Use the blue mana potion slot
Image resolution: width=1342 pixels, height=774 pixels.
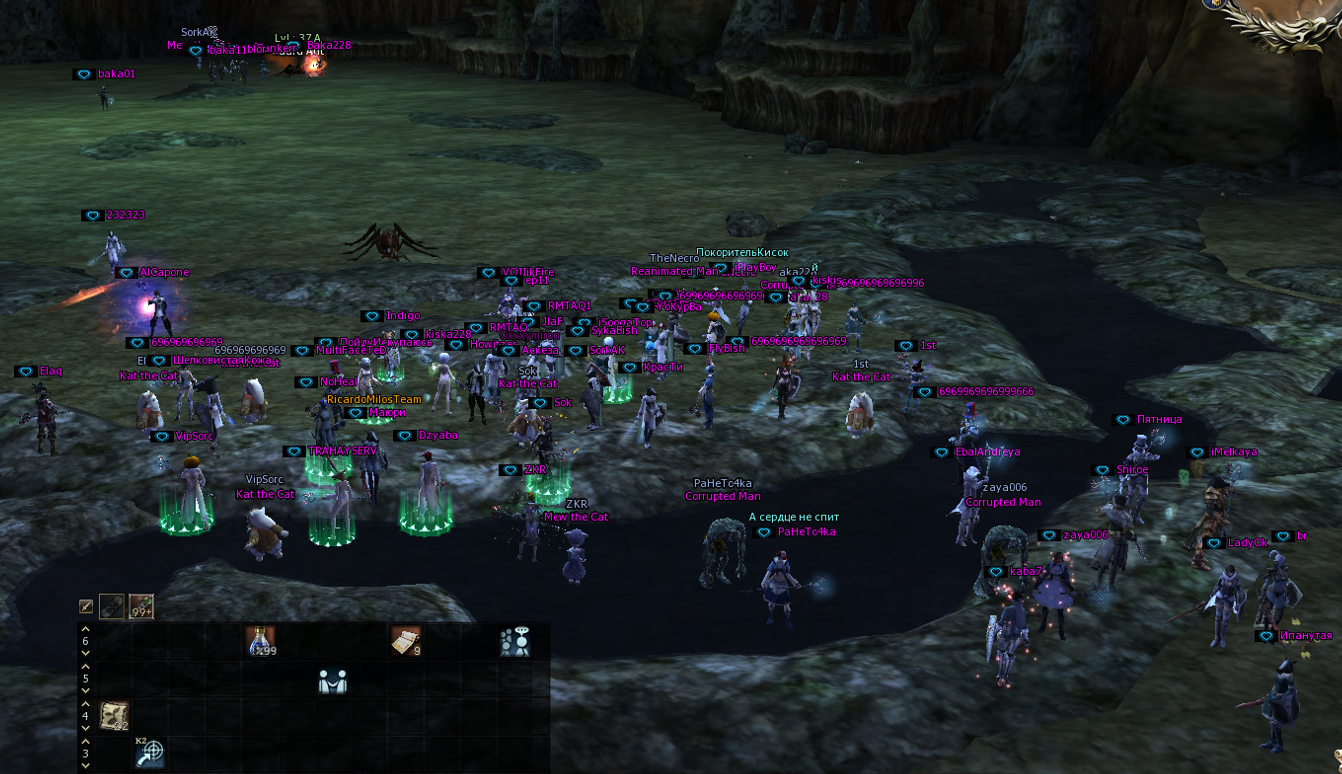[260, 641]
